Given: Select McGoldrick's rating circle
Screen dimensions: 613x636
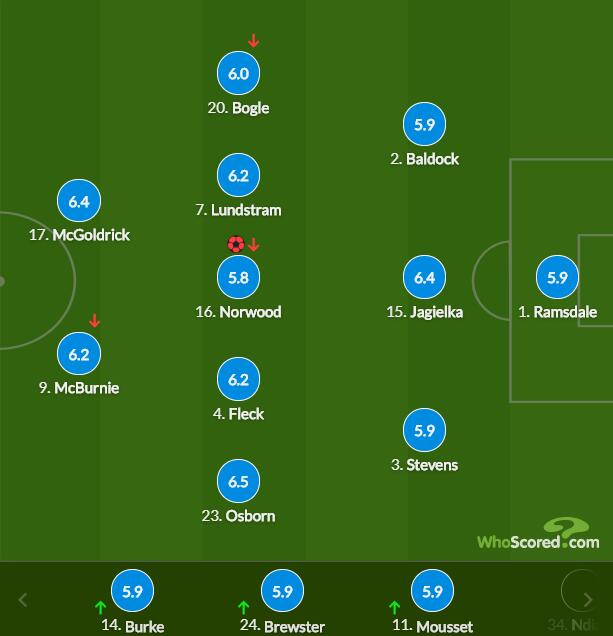Looking at the screenshot, I should click(79, 201).
